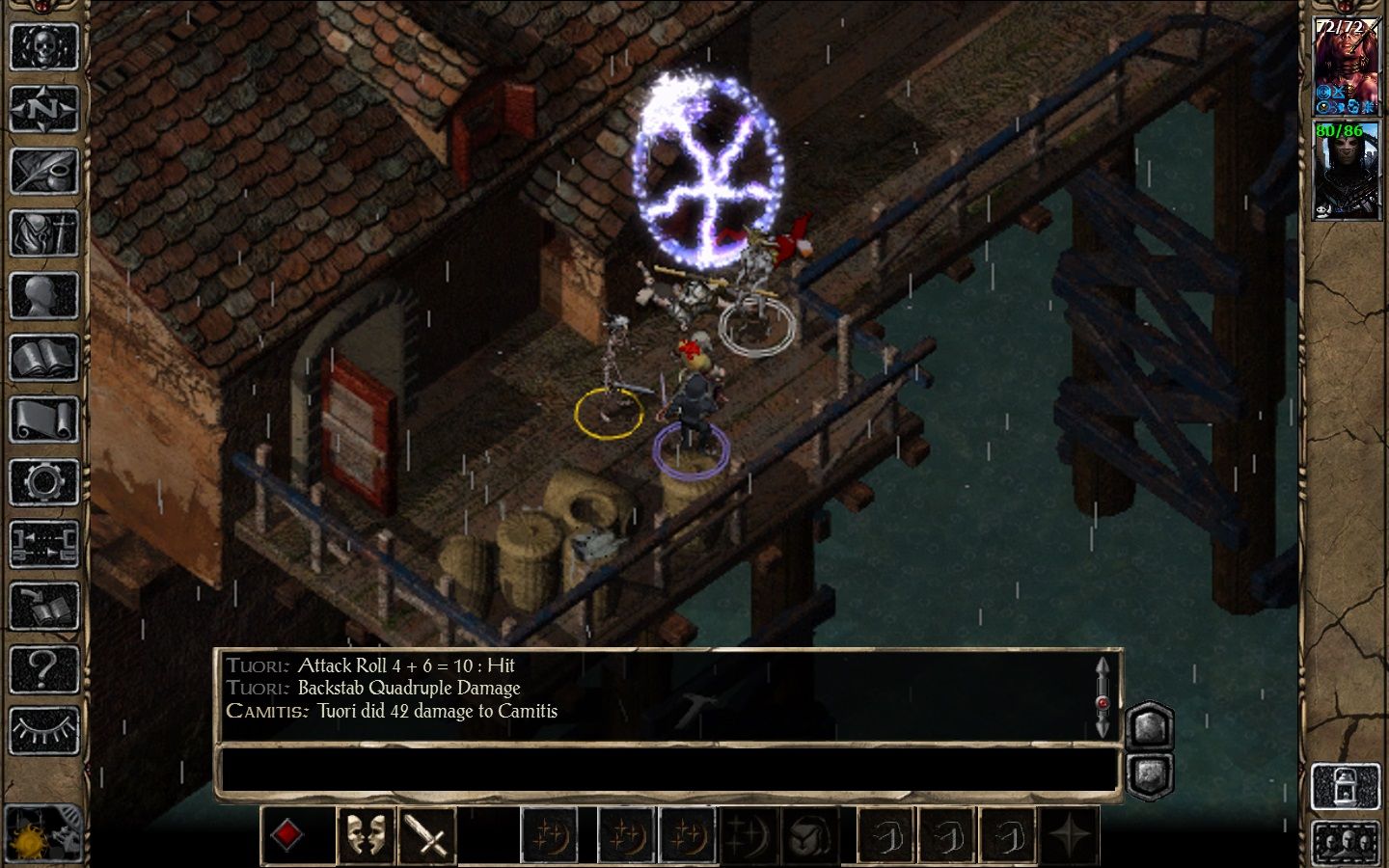The height and width of the screenshot is (868, 1389).
Task: Click the linked chains multiplayer button
Action: 43,544
